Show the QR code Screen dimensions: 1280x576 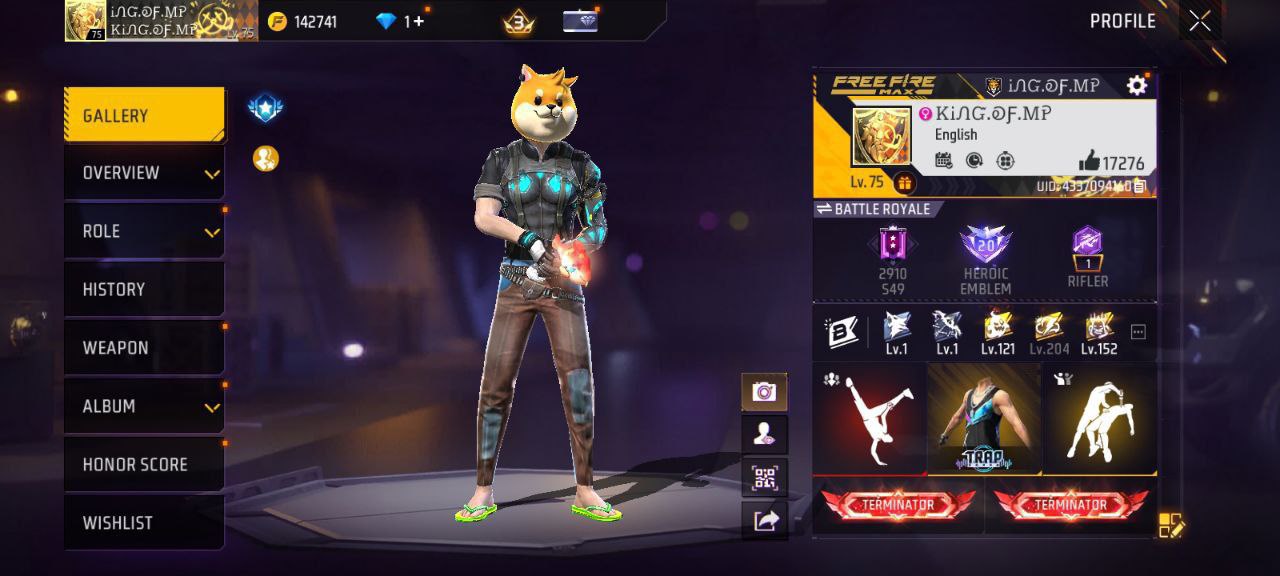[x=765, y=477]
